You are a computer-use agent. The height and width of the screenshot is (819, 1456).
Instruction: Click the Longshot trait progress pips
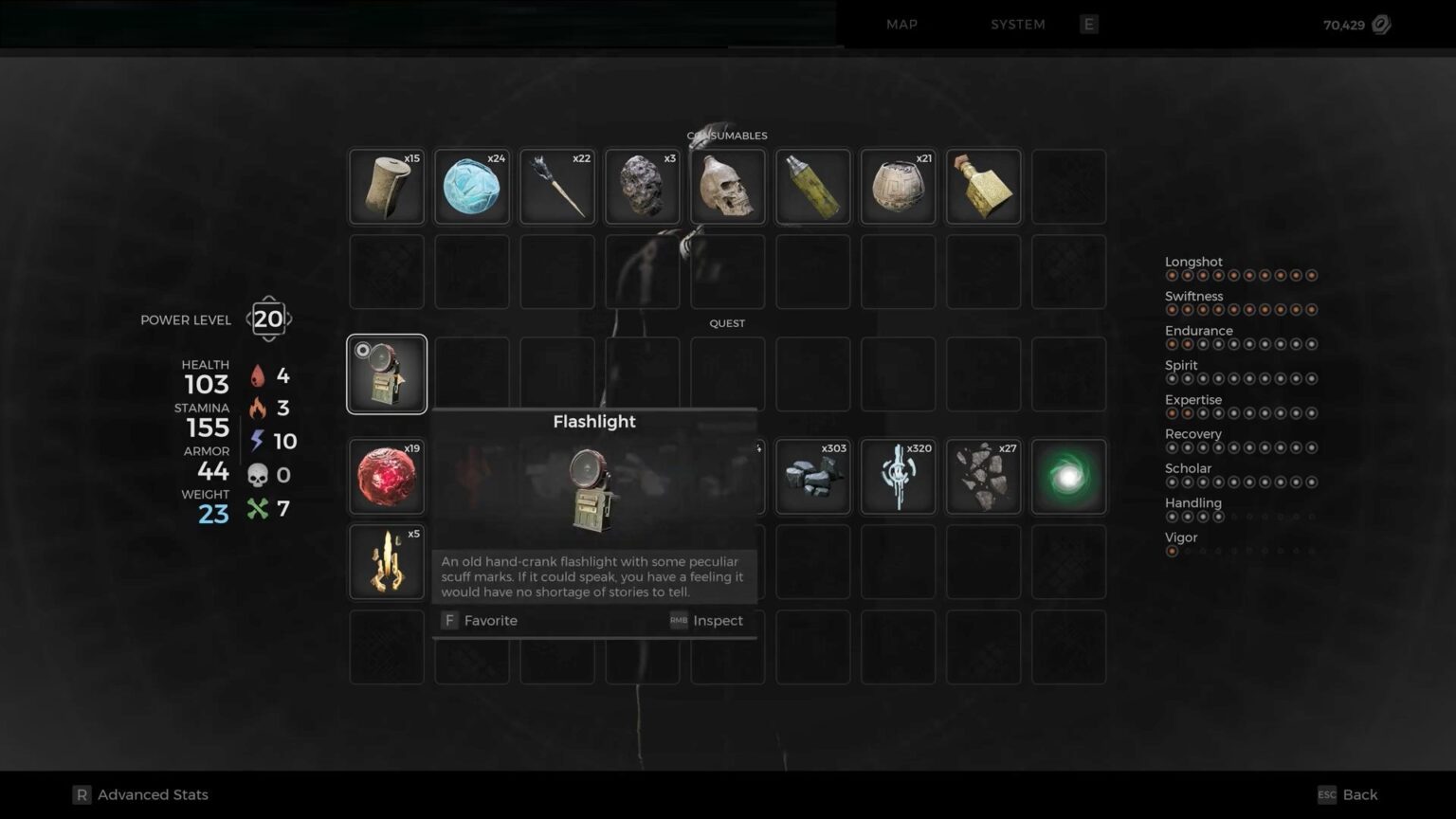click(1242, 274)
